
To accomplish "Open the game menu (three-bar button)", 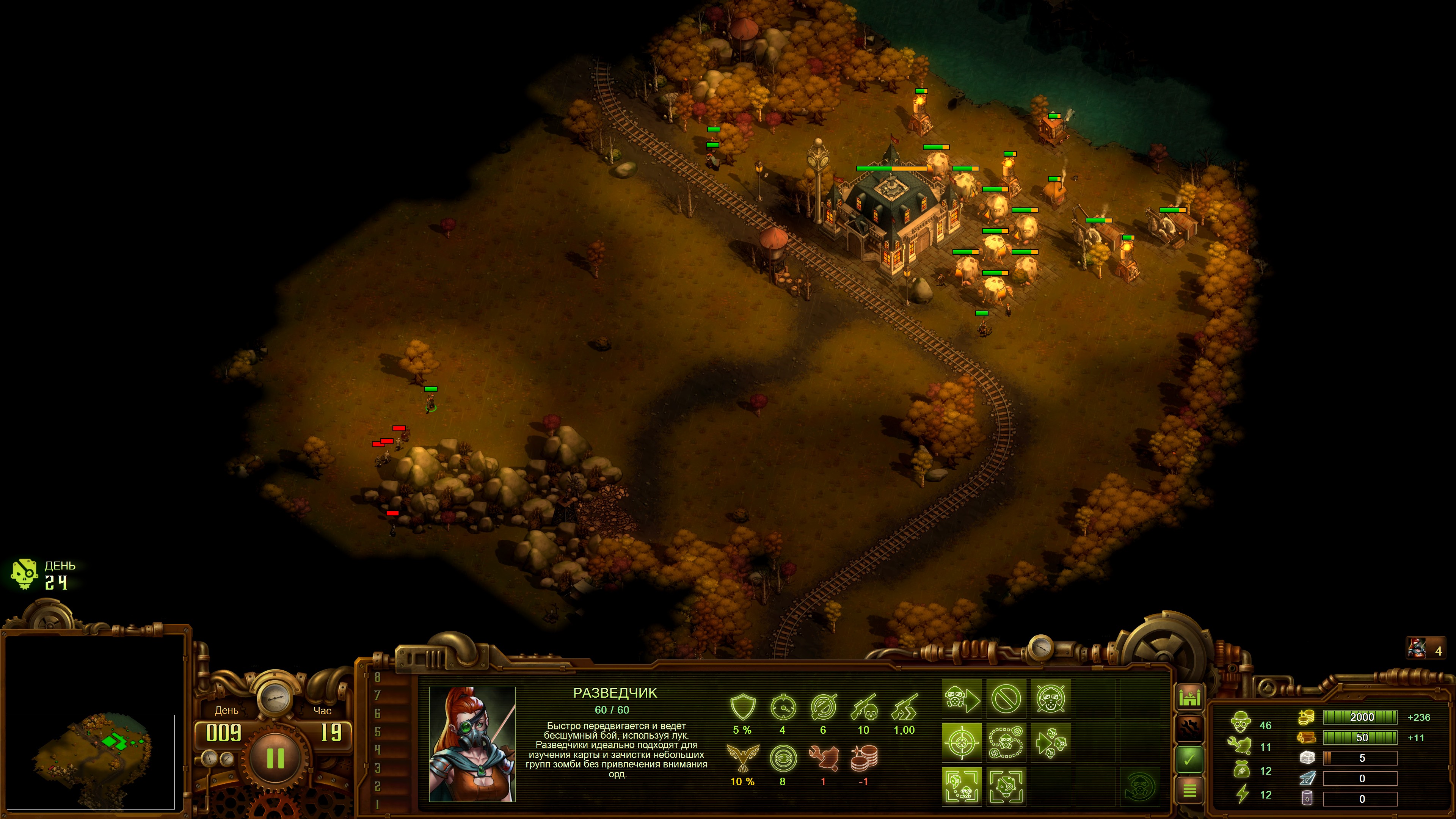I will pyautogui.click(x=1189, y=789).
